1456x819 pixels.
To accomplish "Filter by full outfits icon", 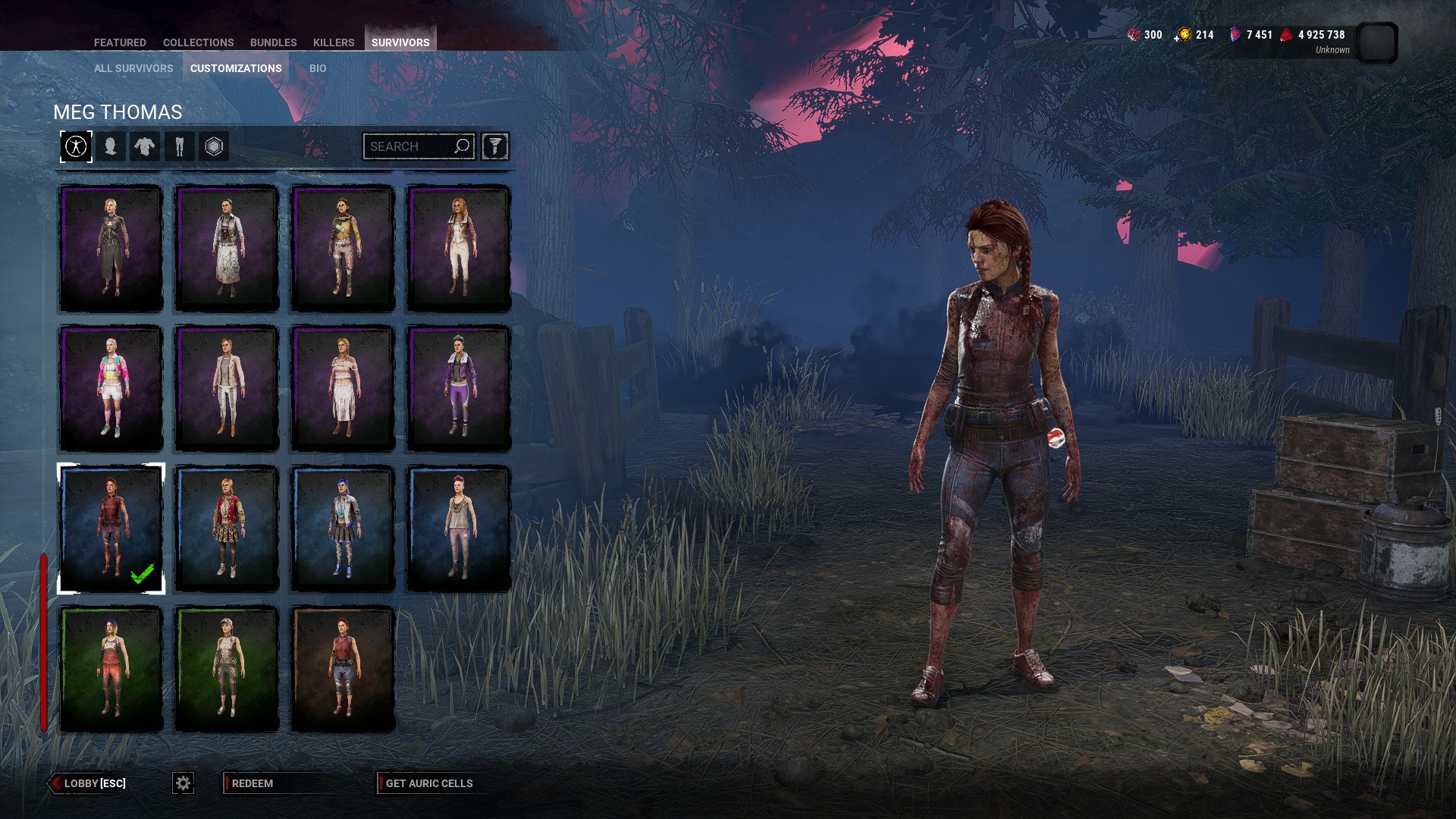I will click(76, 146).
